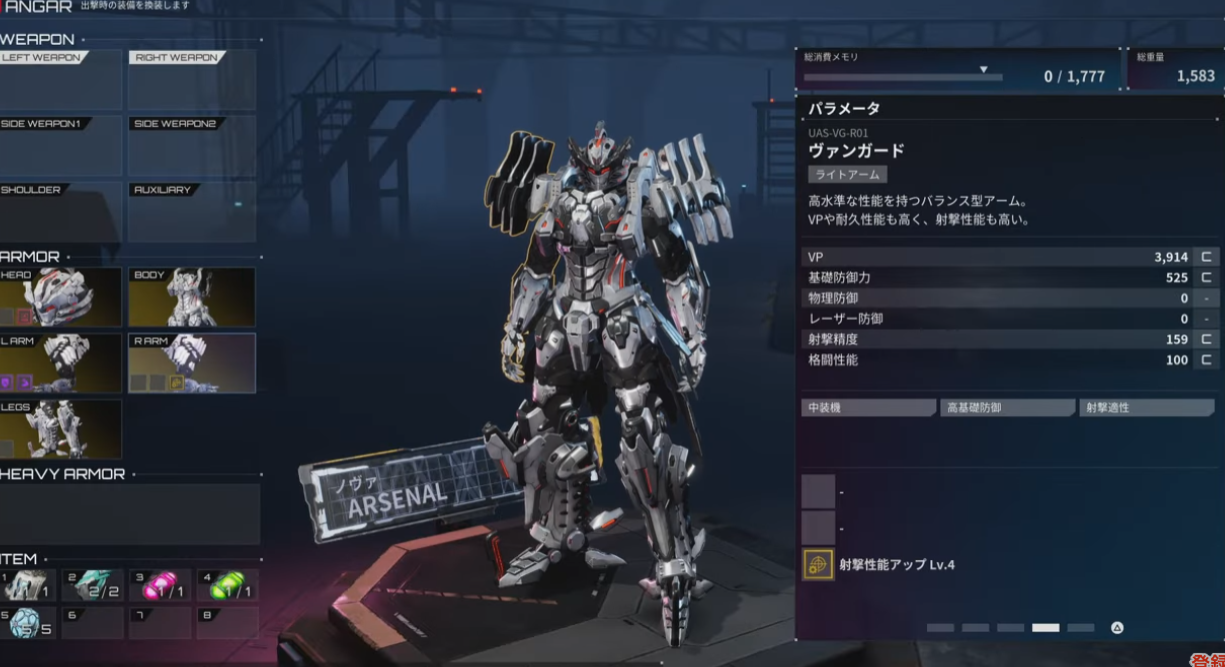Image resolution: width=1225 pixels, height=667 pixels.
Task: Open the empty HEAVY ARMOR slot
Action: pyautogui.click(x=129, y=513)
